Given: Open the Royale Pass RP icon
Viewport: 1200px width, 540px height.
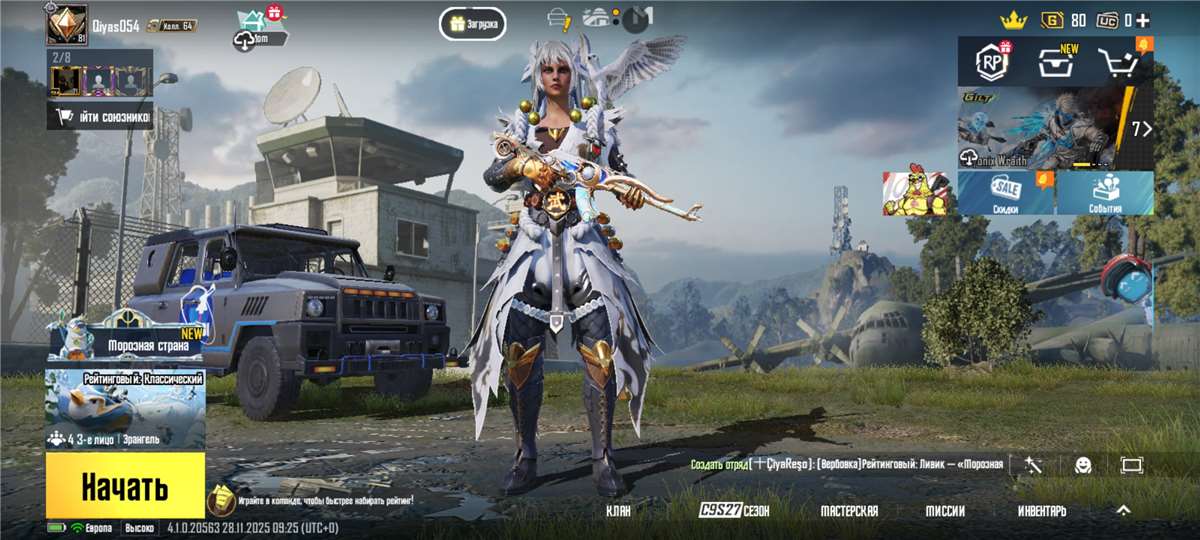Looking at the screenshot, I should pos(993,63).
